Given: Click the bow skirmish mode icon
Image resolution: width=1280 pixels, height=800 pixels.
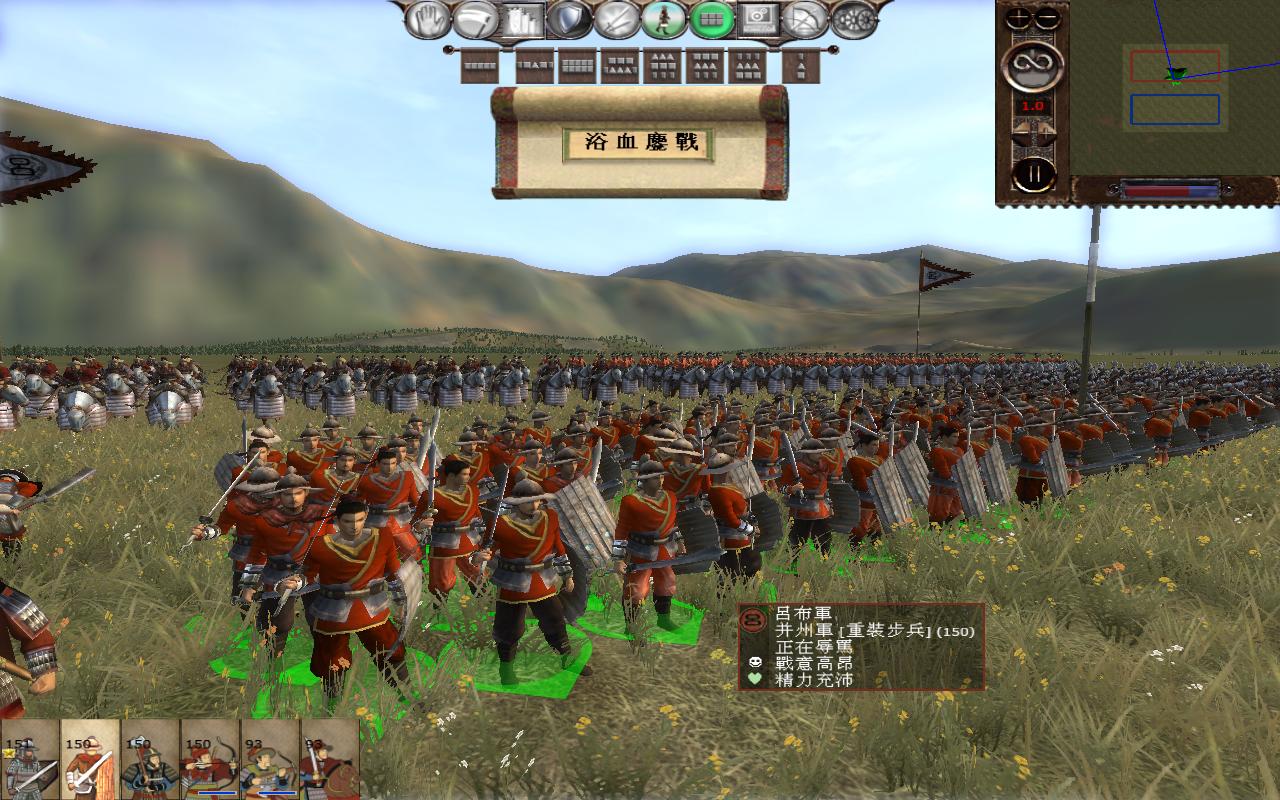Looking at the screenshot, I should (x=805, y=19).
